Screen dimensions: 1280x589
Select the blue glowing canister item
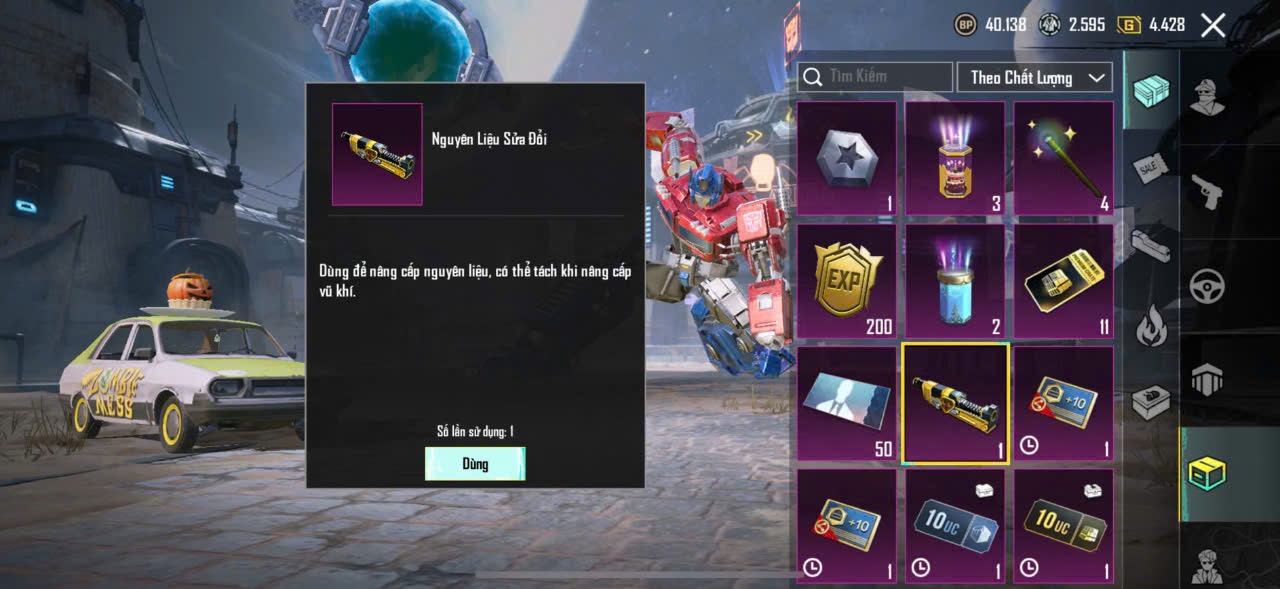[955, 281]
